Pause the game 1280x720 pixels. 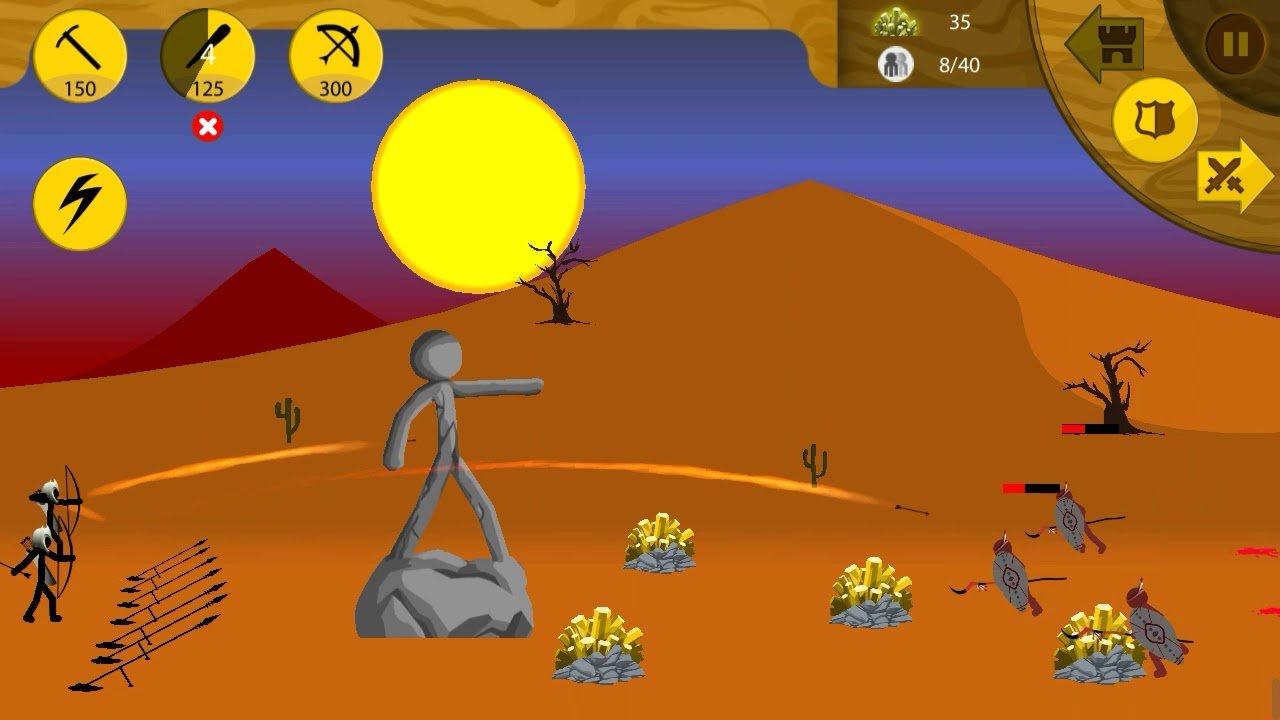click(1235, 44)
